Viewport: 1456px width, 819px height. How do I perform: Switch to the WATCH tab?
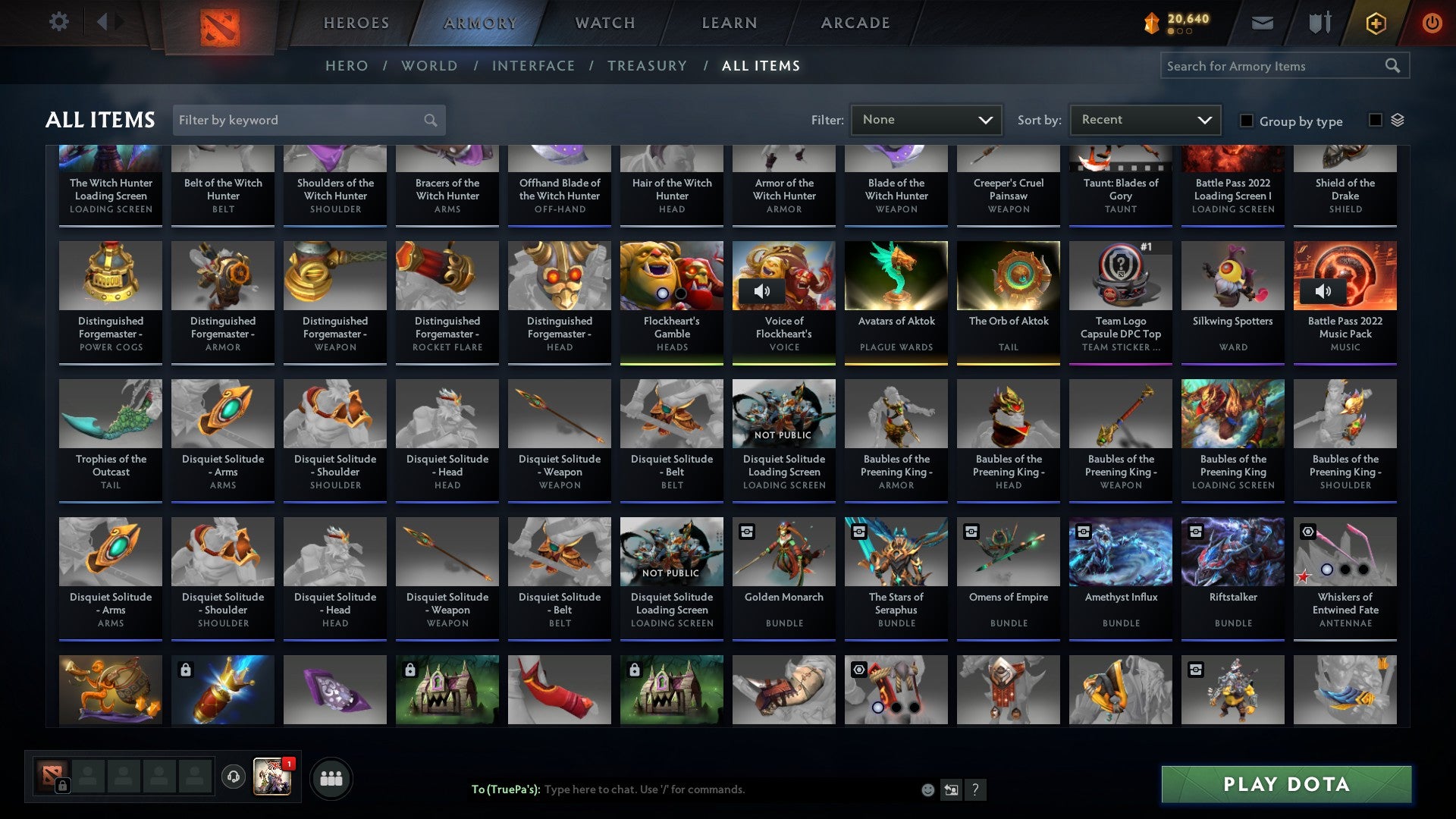pos(604,23)
